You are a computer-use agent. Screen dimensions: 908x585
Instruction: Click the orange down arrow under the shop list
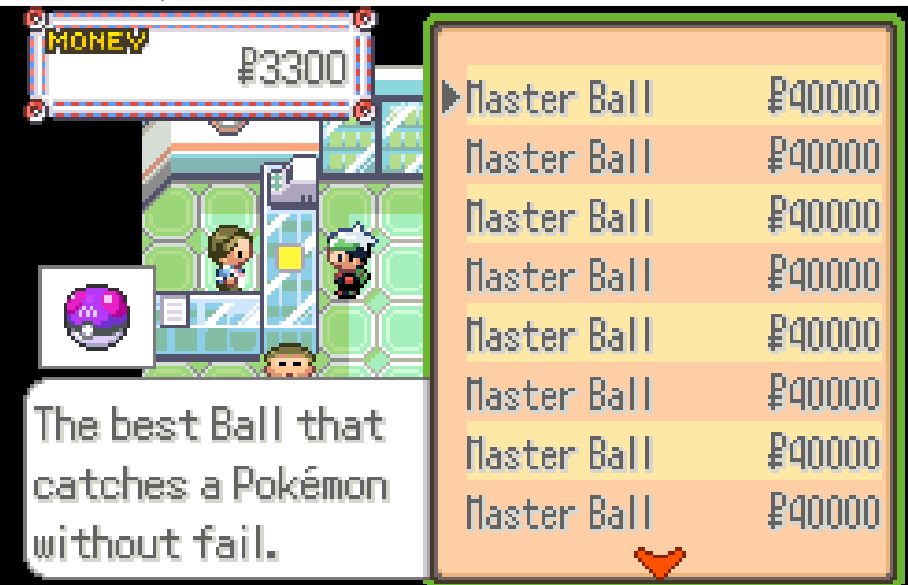click(659, 561)
